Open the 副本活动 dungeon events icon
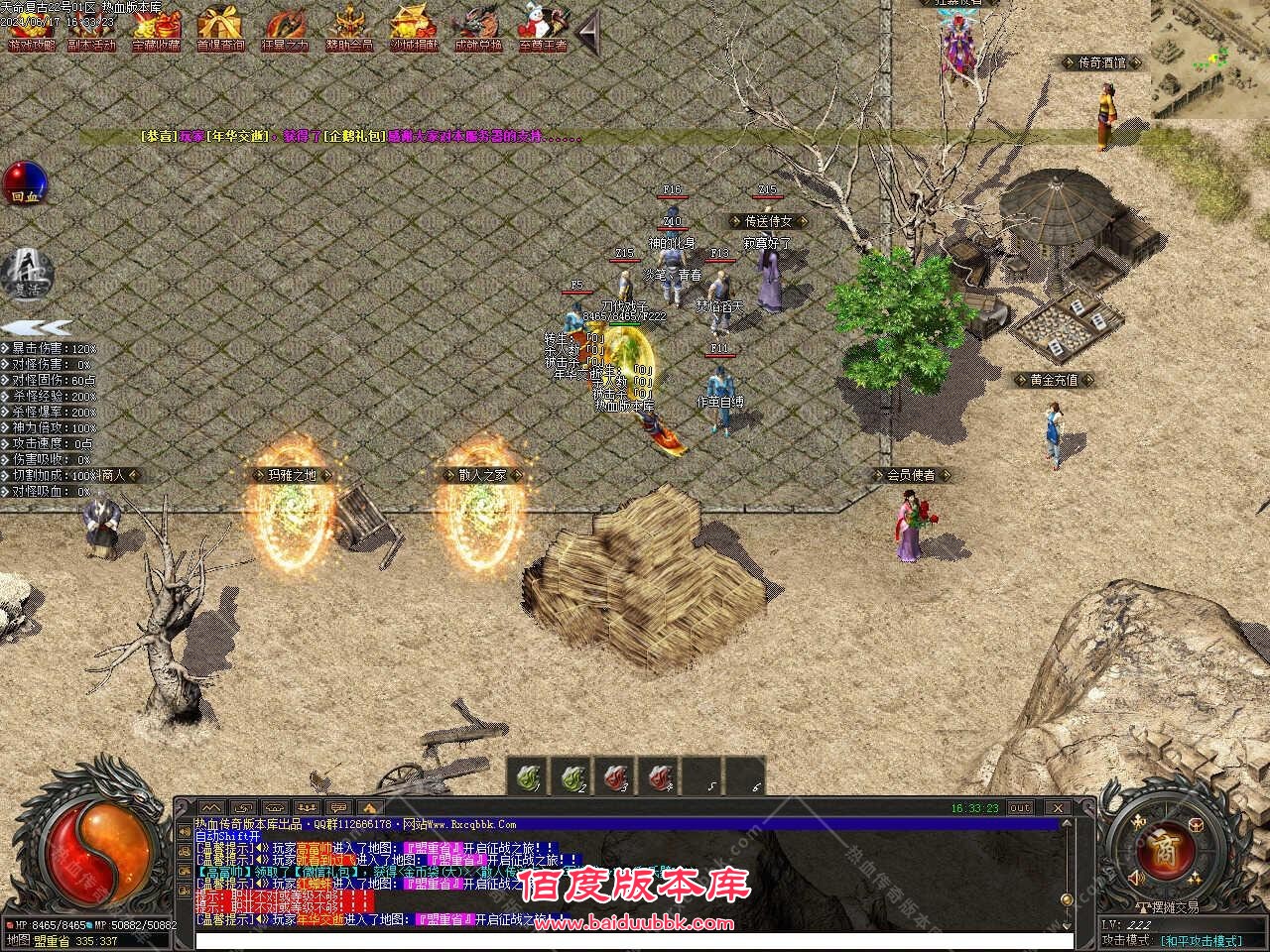The width and height of the screenshot is (1270, 952). [91, 30]
